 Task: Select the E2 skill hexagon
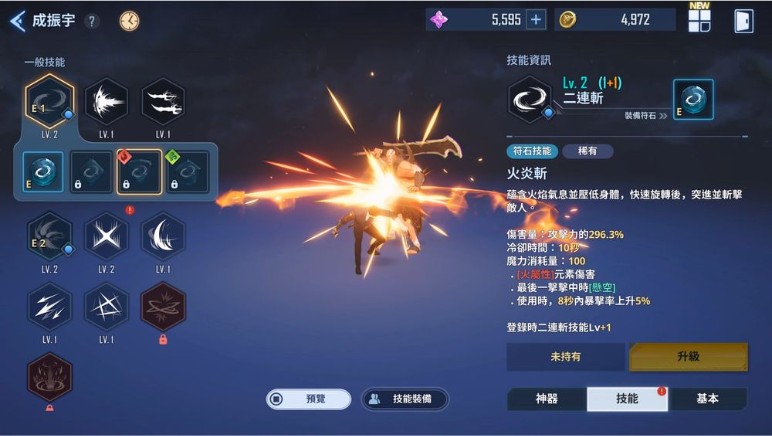point(48,238)
